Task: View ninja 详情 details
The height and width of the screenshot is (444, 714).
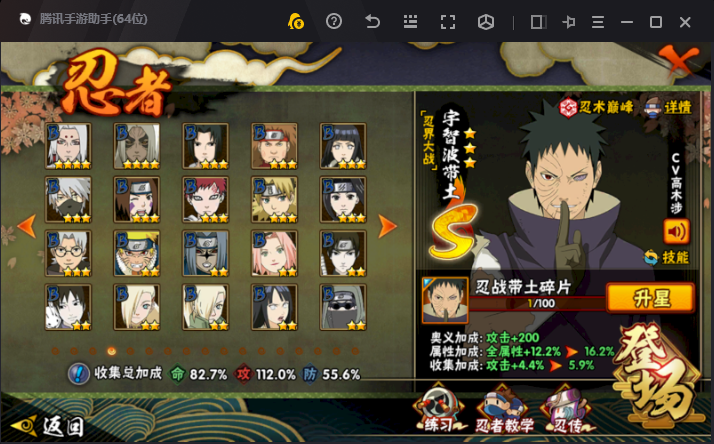Action: click(667, 106)
